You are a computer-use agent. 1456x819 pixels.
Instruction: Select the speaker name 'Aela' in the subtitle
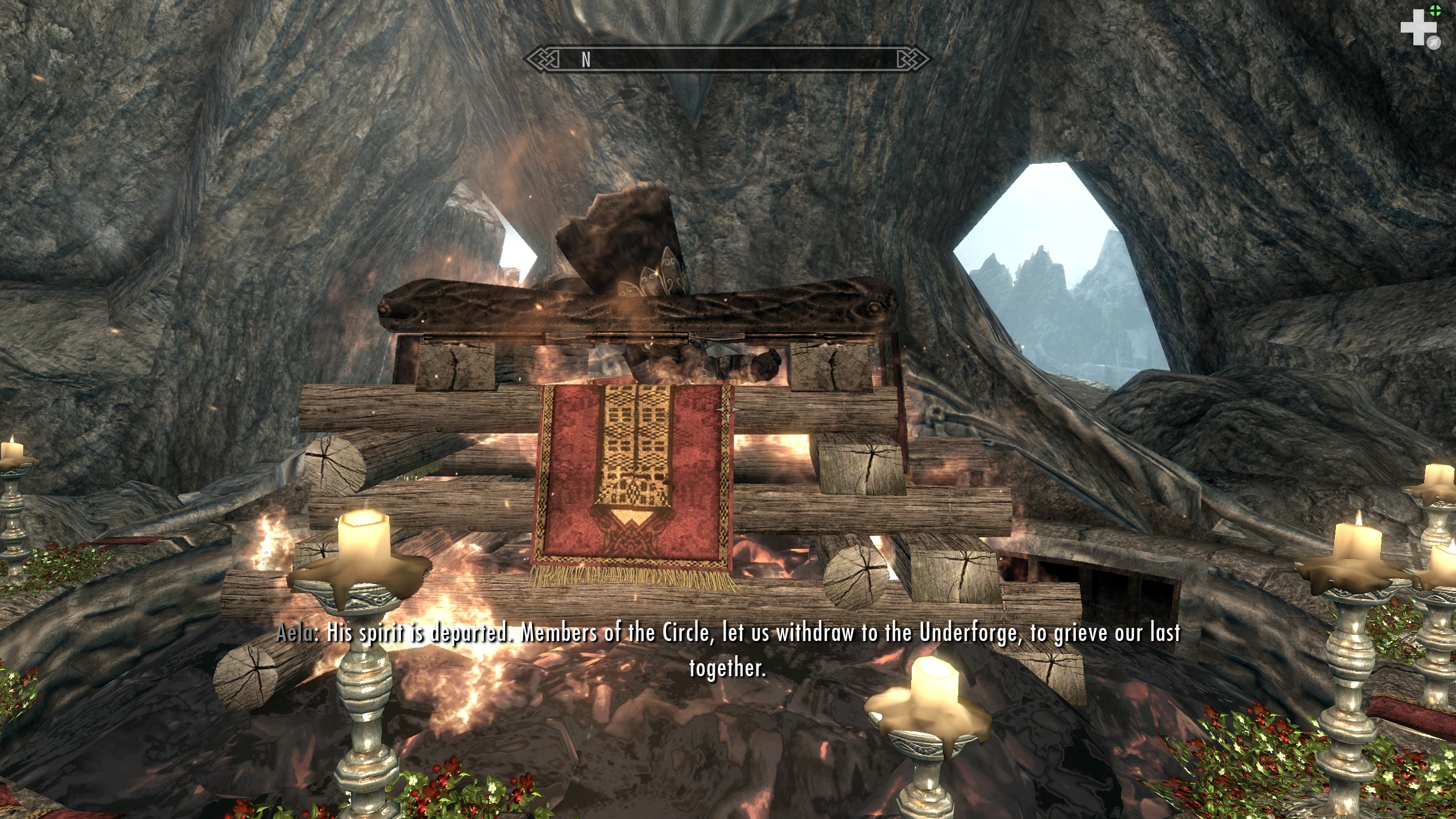(x=295, y=632)
